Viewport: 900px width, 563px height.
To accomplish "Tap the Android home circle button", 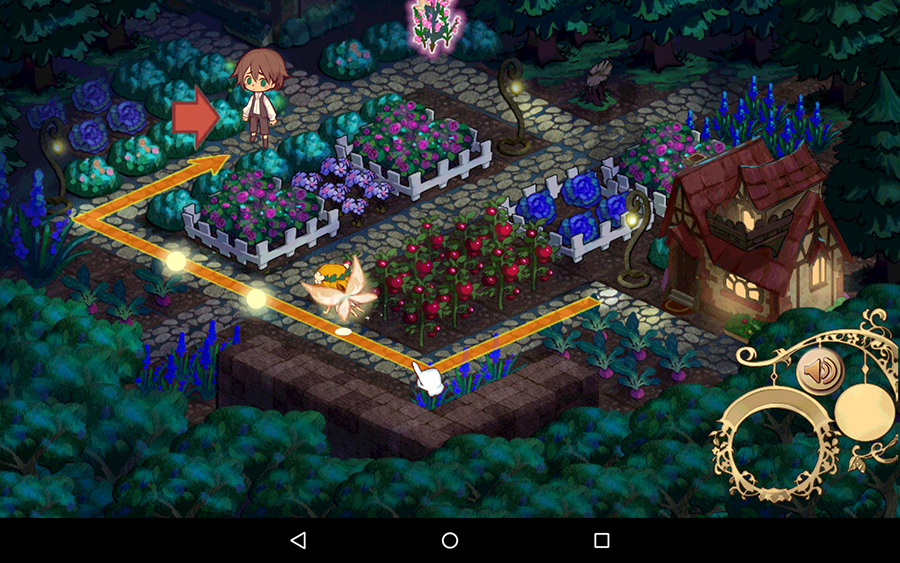I will coord(450,540).
